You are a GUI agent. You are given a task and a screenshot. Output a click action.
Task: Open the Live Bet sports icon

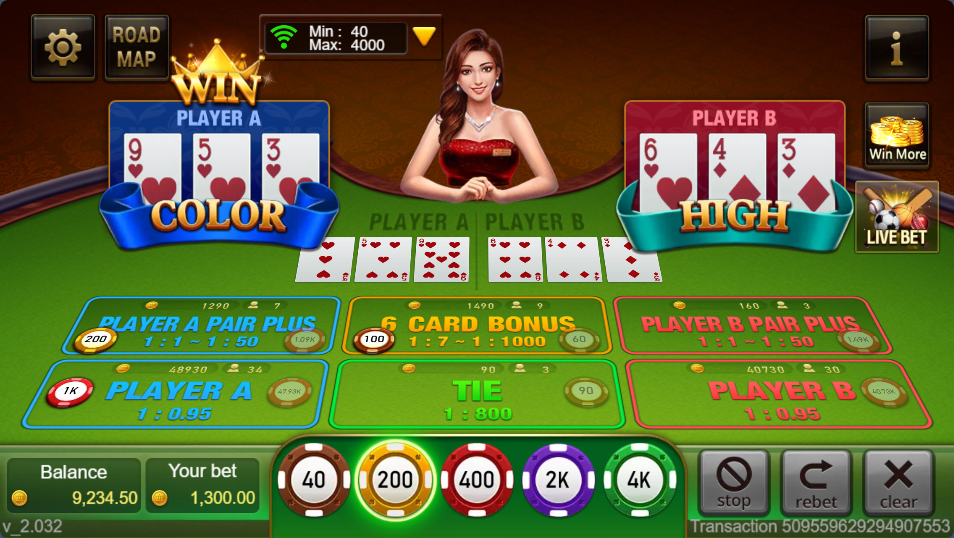(896, 216)
